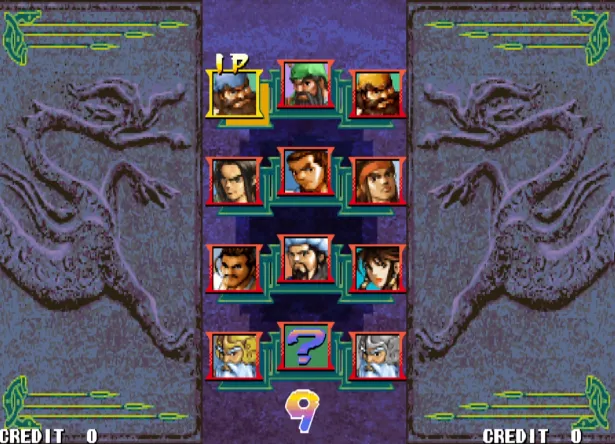Choose the green-hat long-bearded warrior portrait
Viewport: 615px width, 444px height.
(307, 84)
